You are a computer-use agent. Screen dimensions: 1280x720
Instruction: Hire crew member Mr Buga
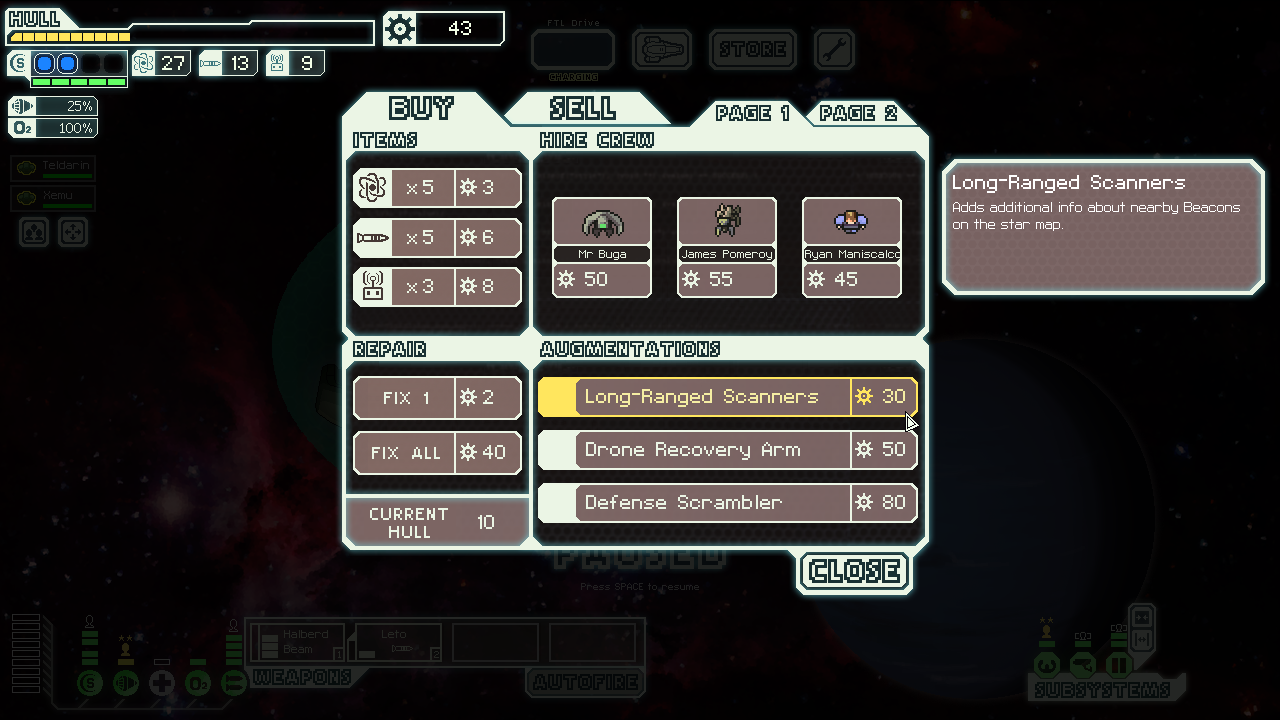click(x=602, y=247)
